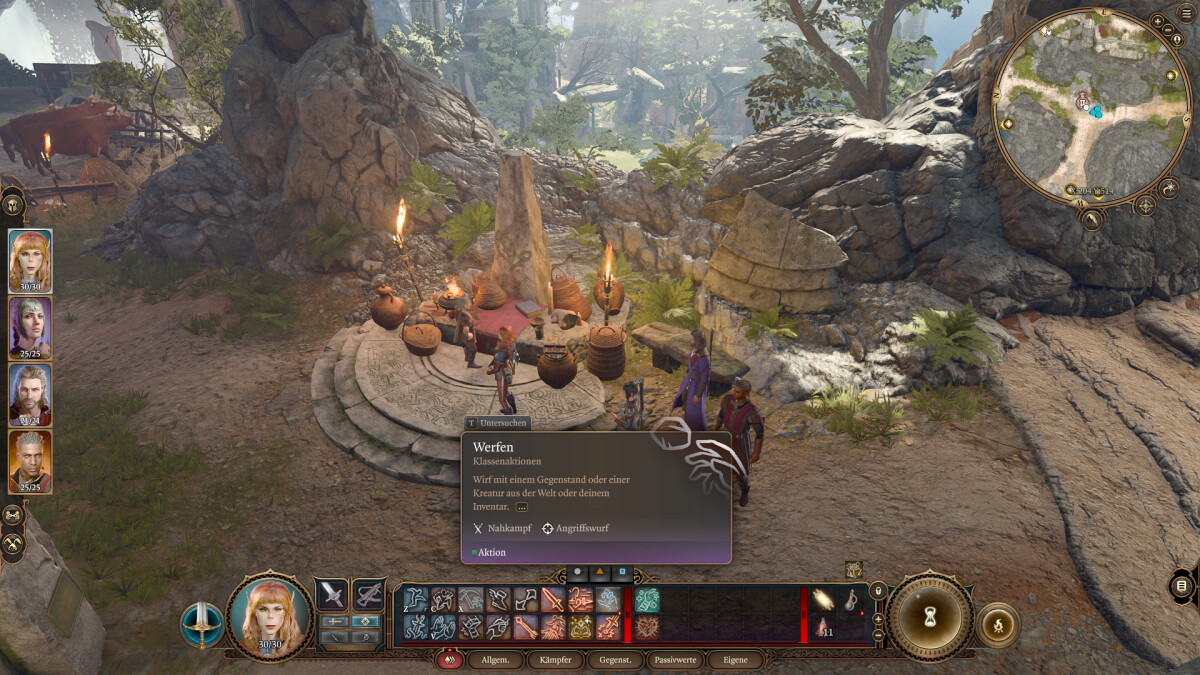Click the campfire rest button
The image size is (1200, 675).
tap(997, 625)
